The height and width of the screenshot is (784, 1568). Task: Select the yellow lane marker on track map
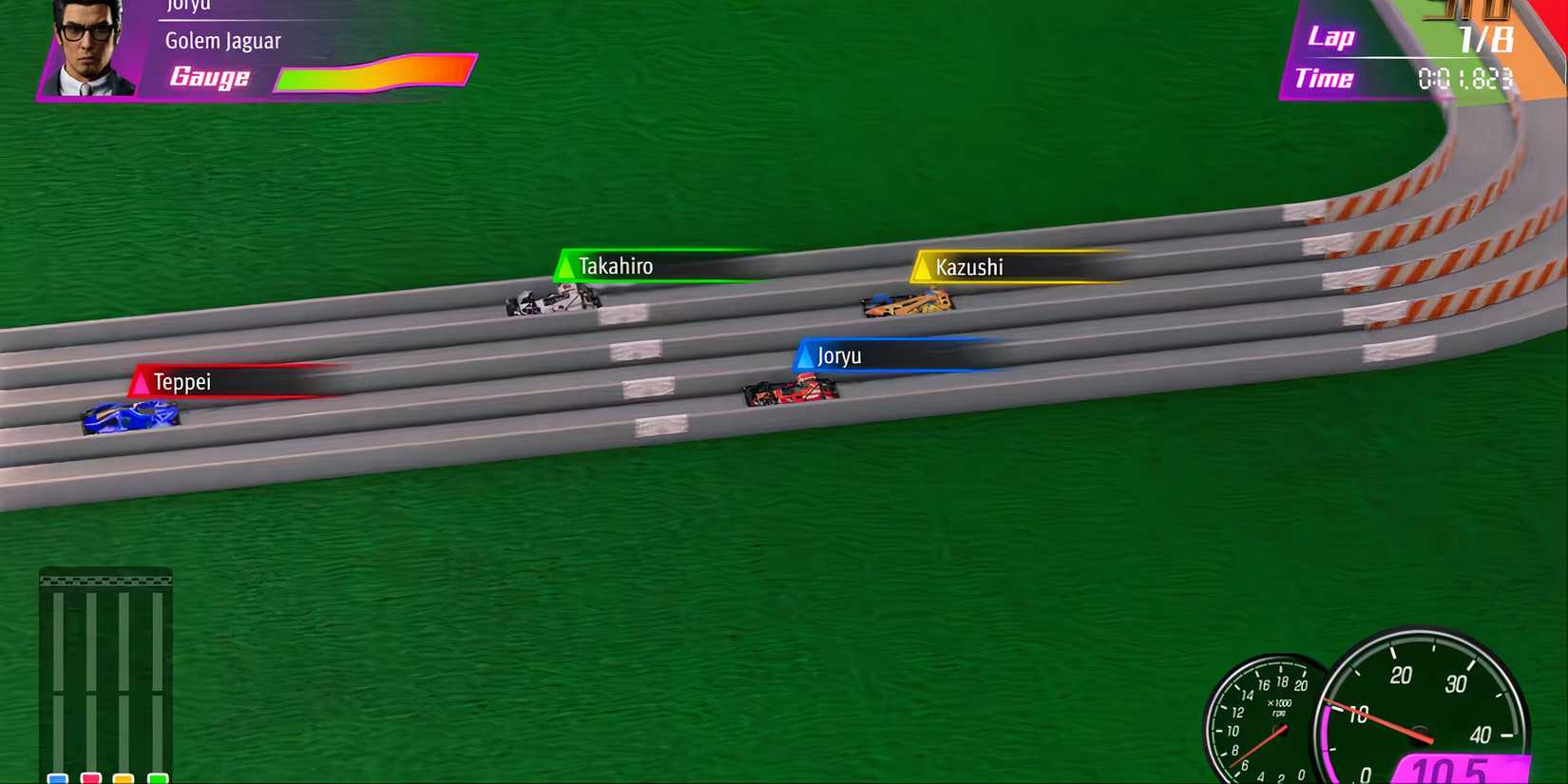pyautogui.click(x=124, y=777)
